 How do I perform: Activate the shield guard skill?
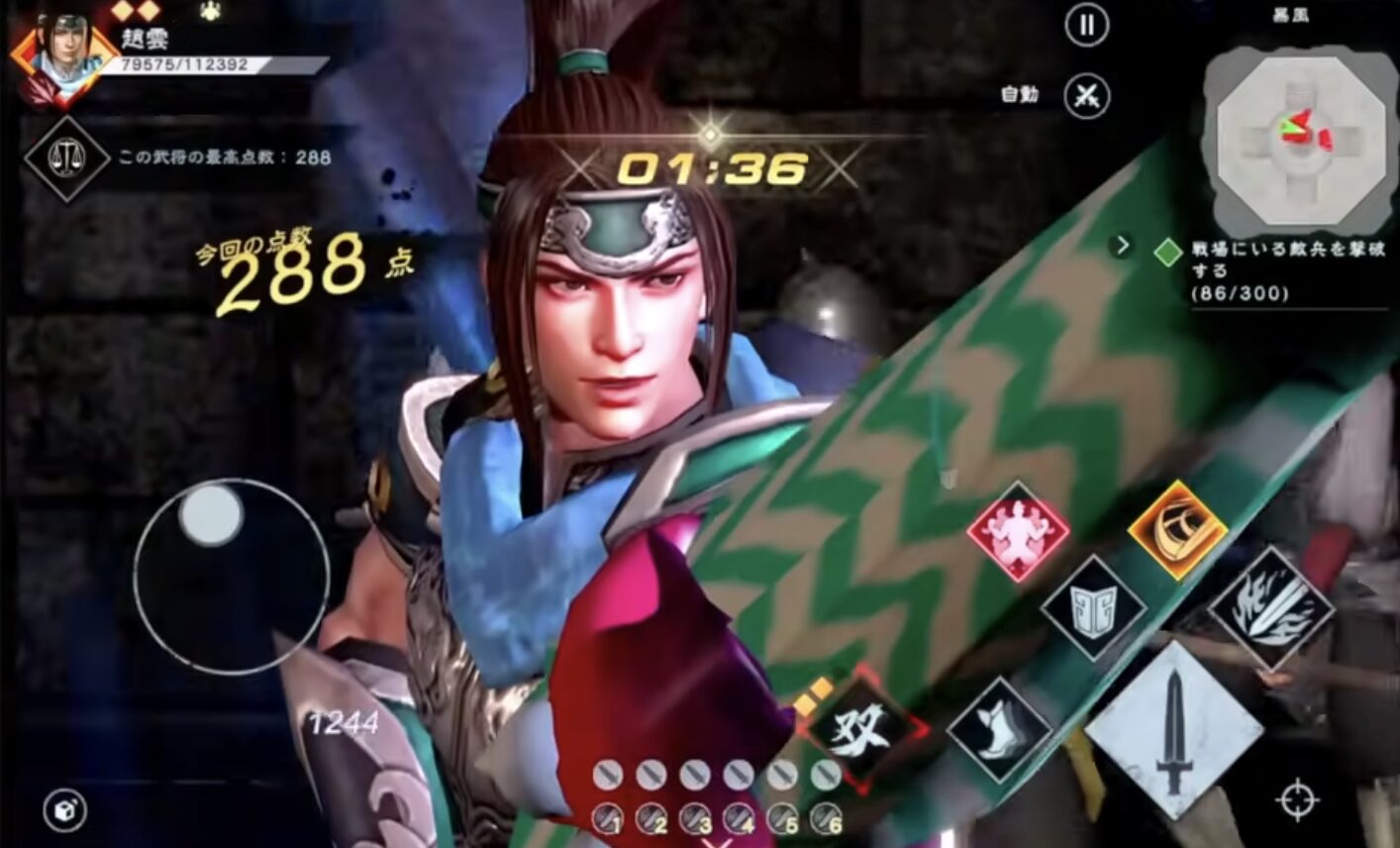click(x=1092, y=607)
